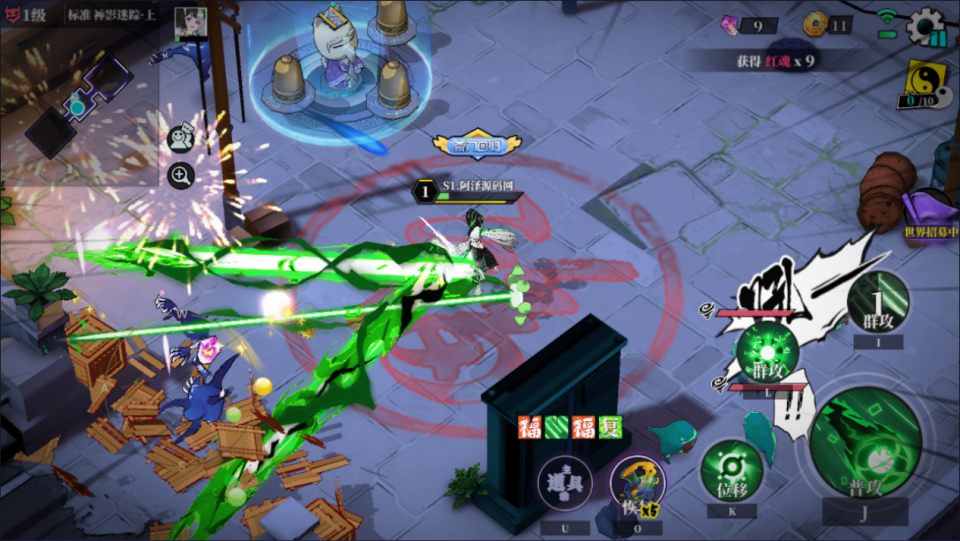The width and height of the screenshot is (960, 541).
Task: Open the chat emote bubble button
Action: point(181,138)
